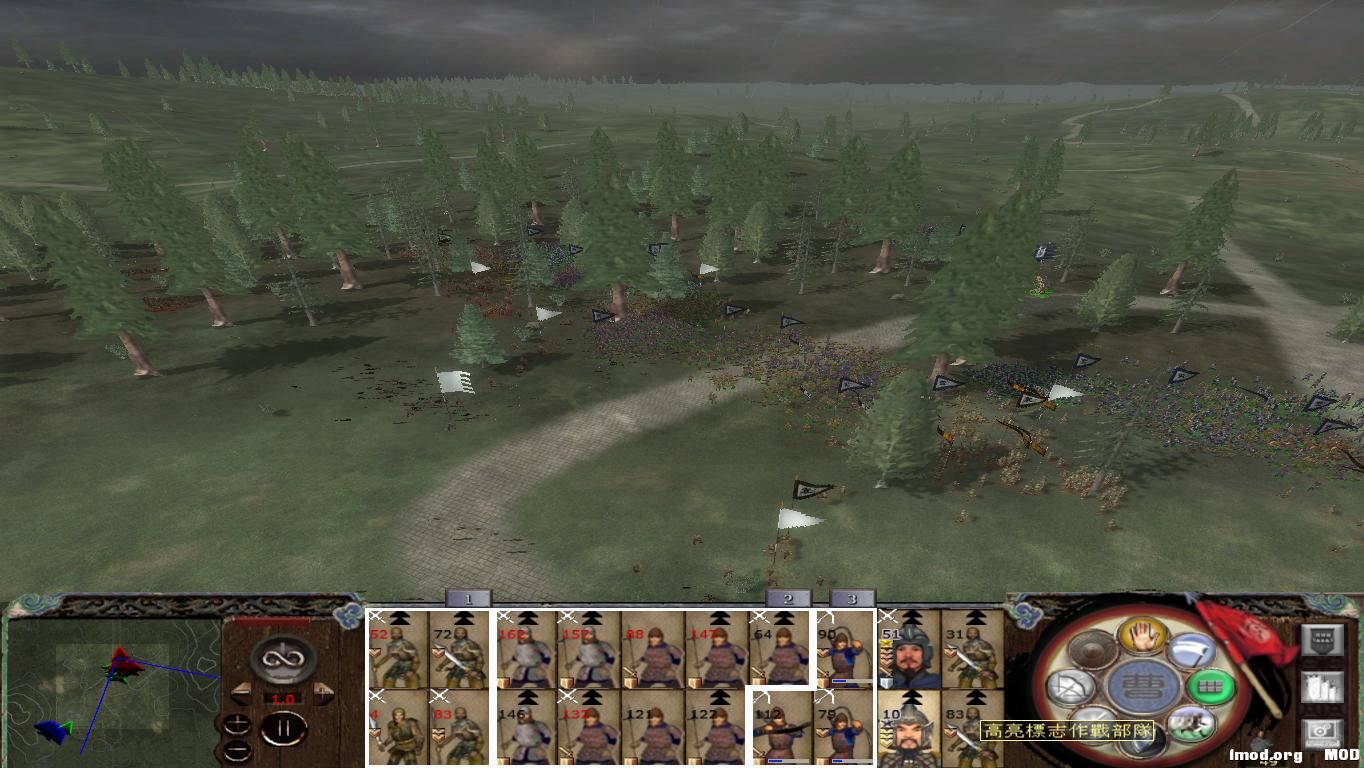Screen dimensions: 1364x768
Task: Click the 1.0 speed indicator display
Action: click(283, 698)
